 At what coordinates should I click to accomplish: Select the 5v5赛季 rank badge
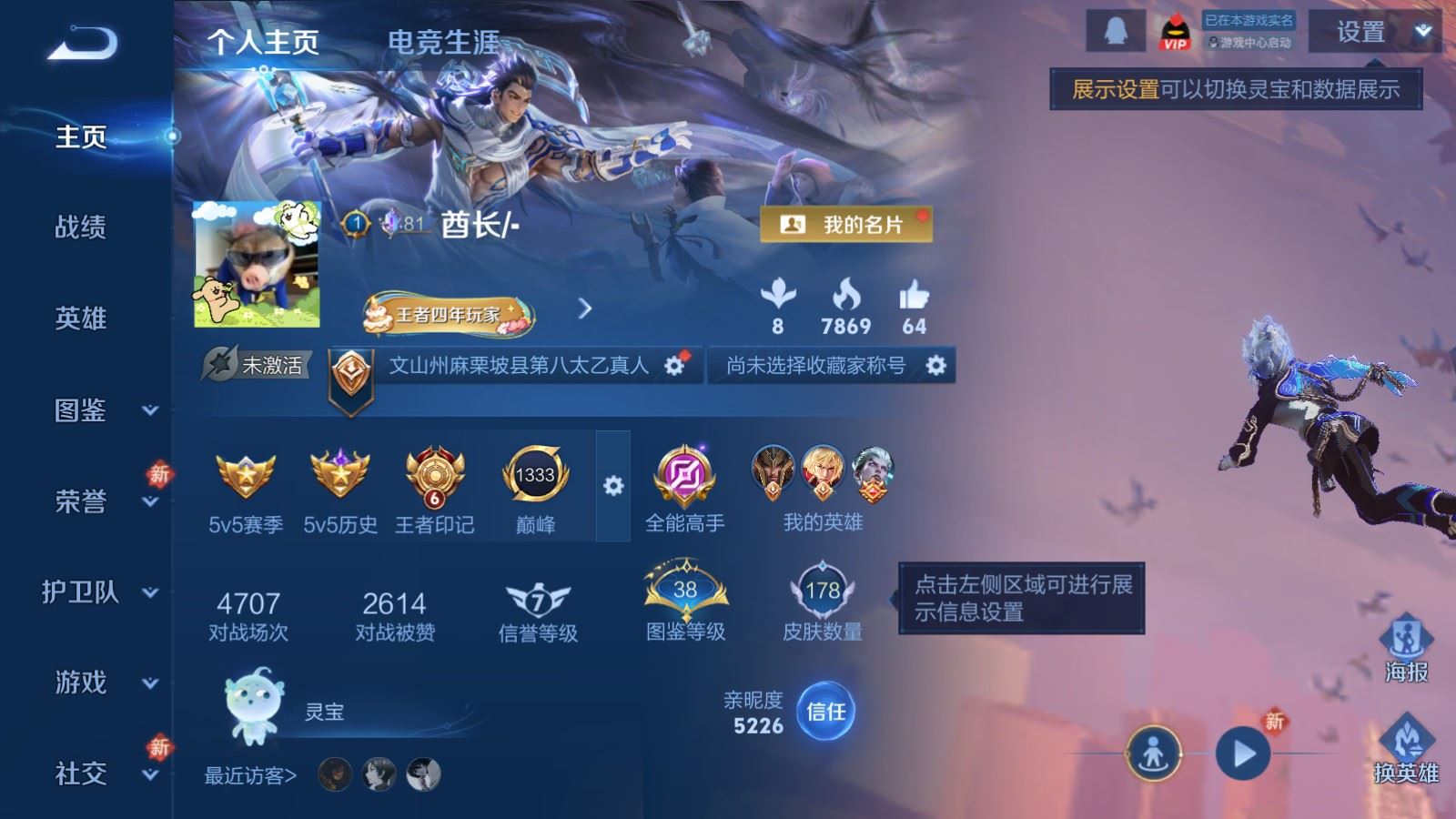(244, 477)
